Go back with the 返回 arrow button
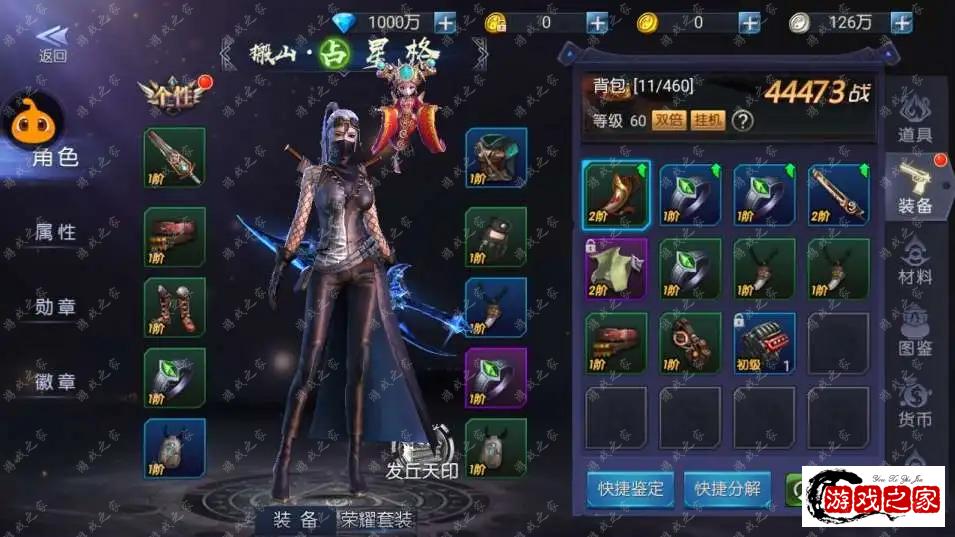The height and width of the screenshot is (537, 955). (x=52, y=44)
